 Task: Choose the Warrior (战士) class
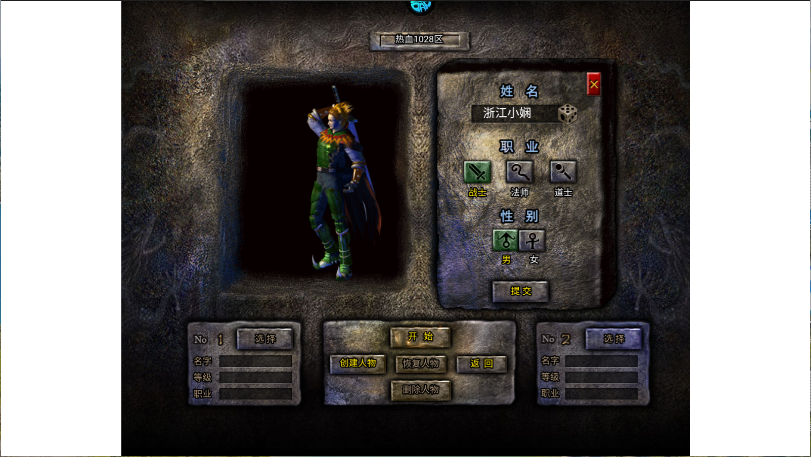[x=478, y=172]
